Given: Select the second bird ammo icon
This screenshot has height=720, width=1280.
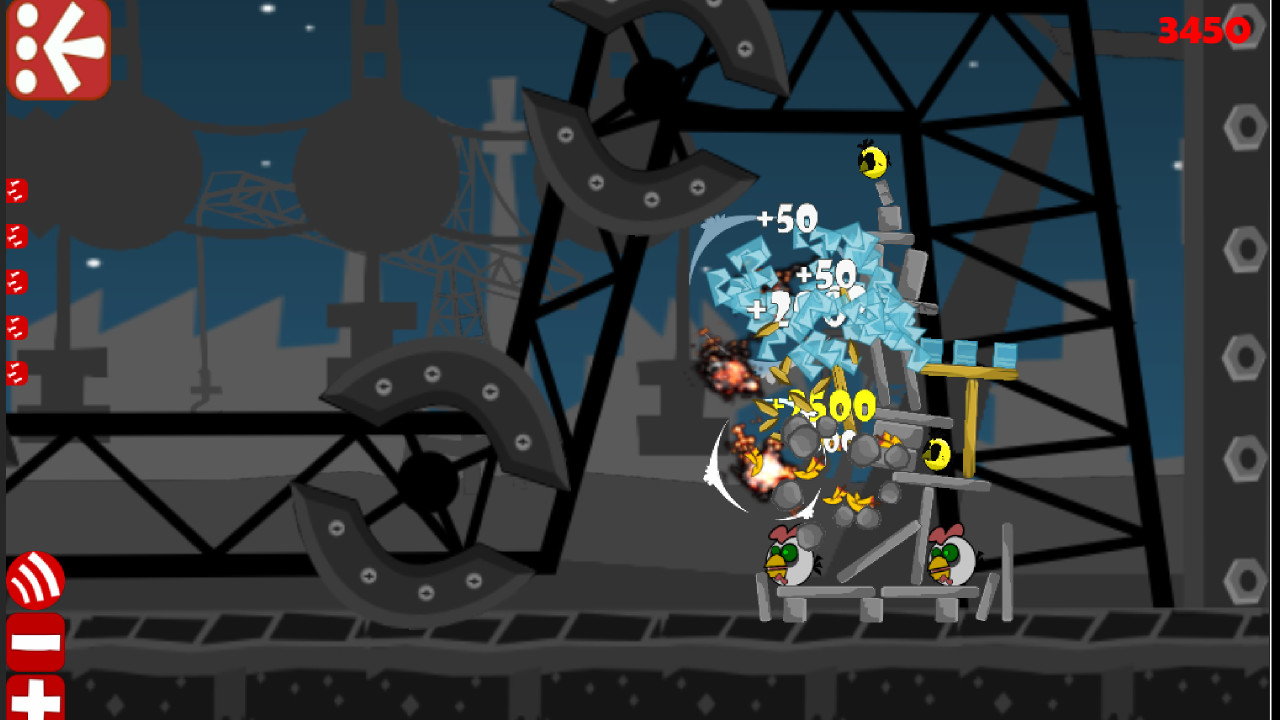Looking at the screenshot, I should click(x=14, y=235).
